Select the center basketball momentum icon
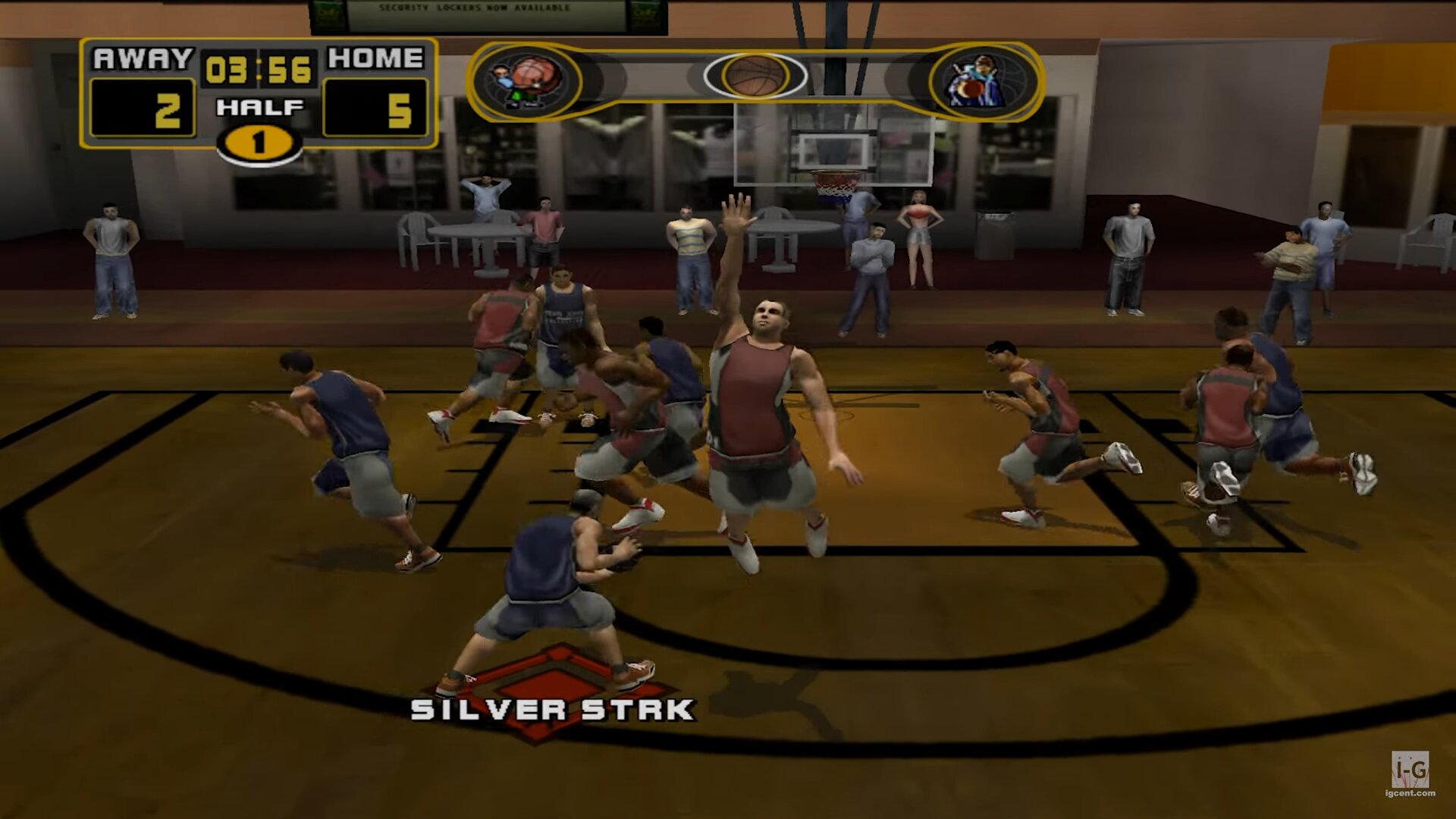Screen dimensions: 1456x819 [x=755, y=77]
